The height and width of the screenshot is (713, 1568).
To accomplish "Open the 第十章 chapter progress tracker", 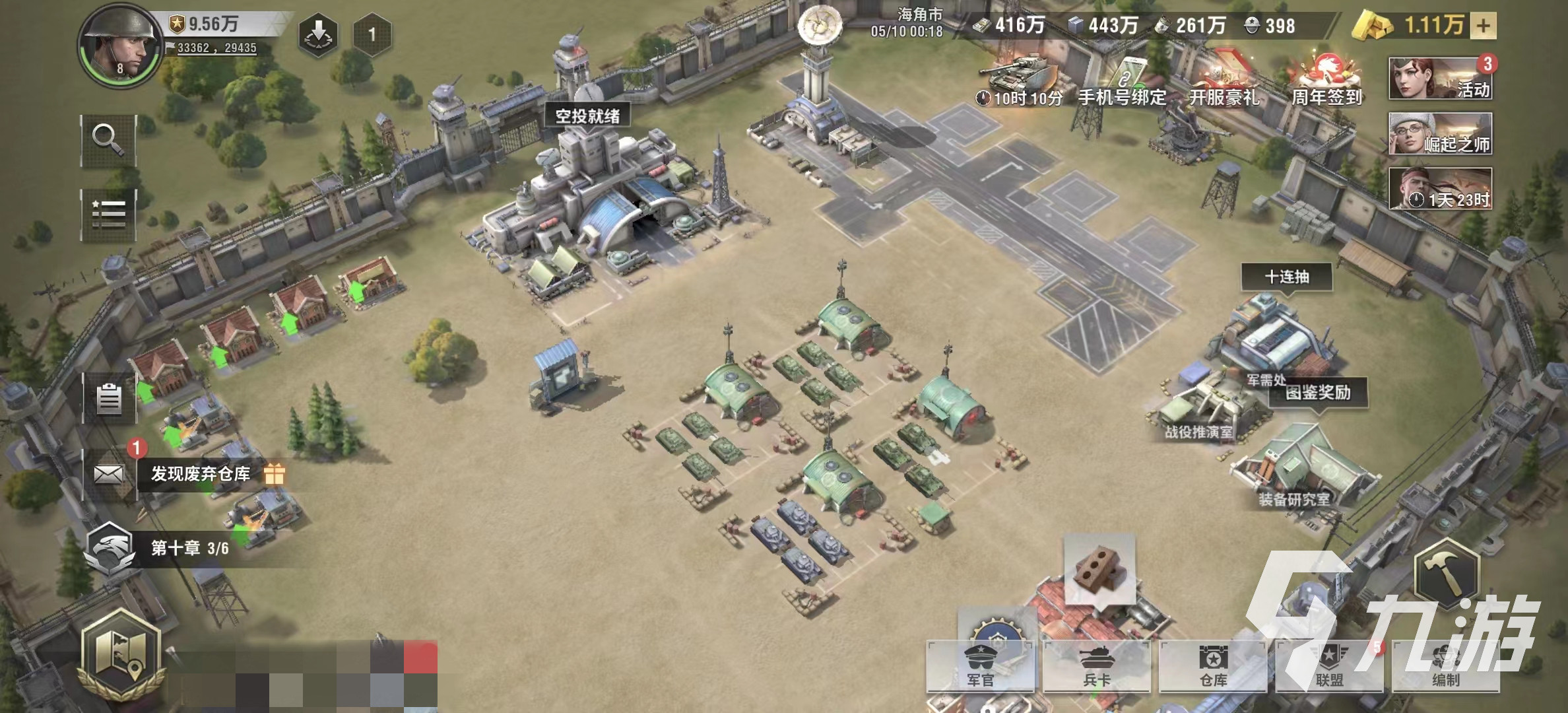I will [x=189, y=548].
